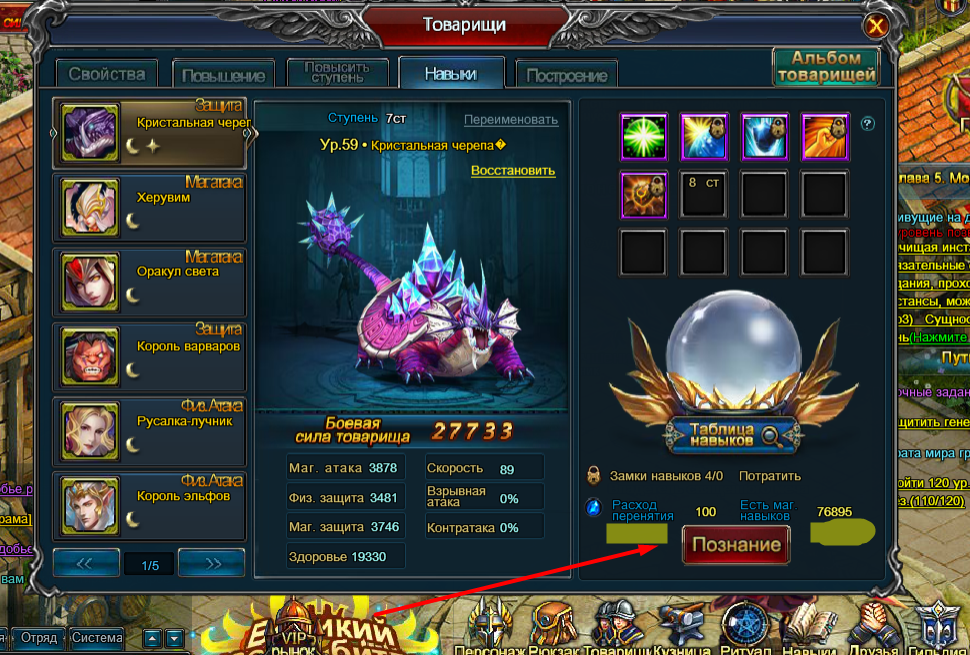Open Таблица навыков
Viewport: 970px width, 655px height.
click(x=733, y=434)
